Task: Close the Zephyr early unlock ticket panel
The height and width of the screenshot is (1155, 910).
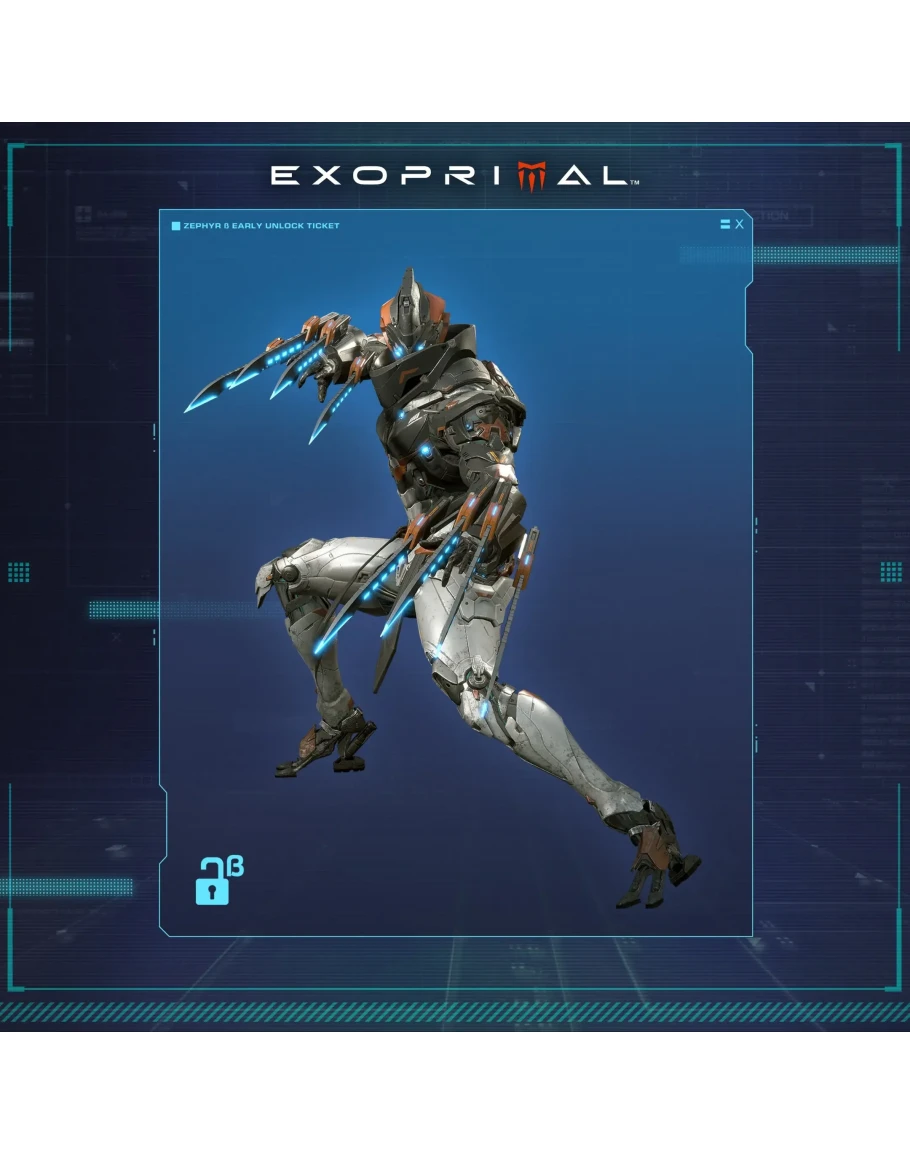Action: pyautogui.click(x=739, y=224)
